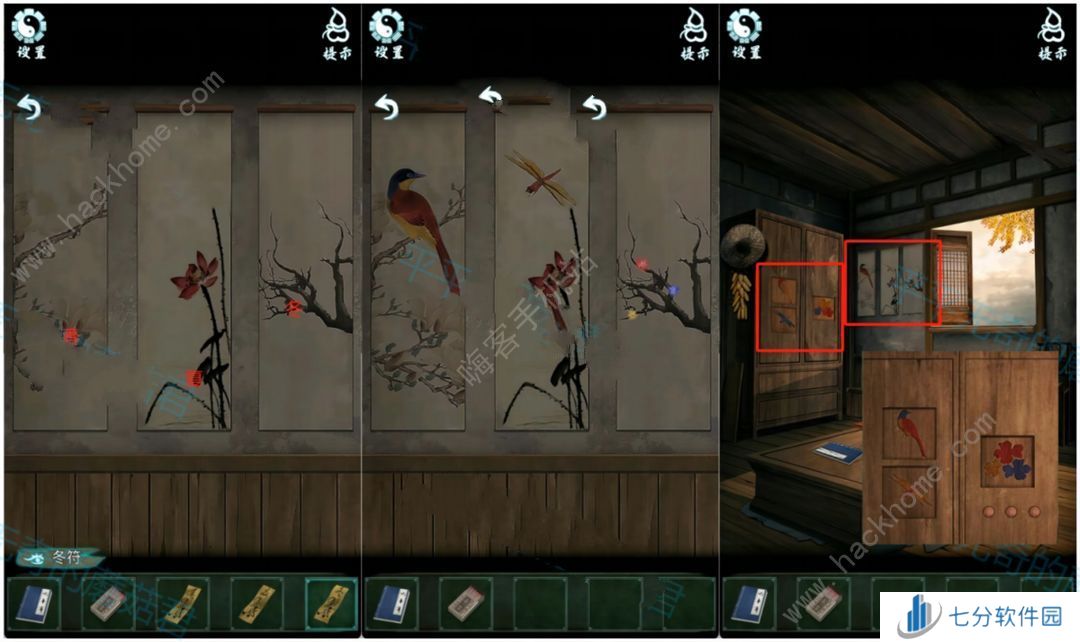Select the blue book beneath the bird painting view
This screenshot has height=642, width=1080.
pos(390,604)
